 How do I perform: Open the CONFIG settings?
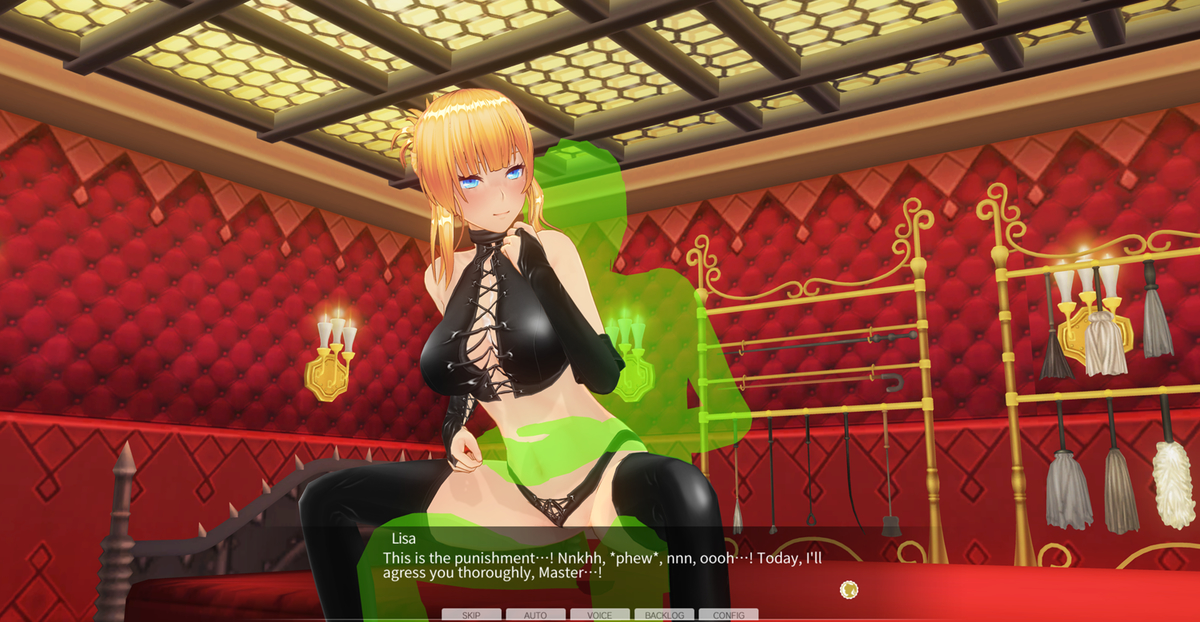click(728, 615)
